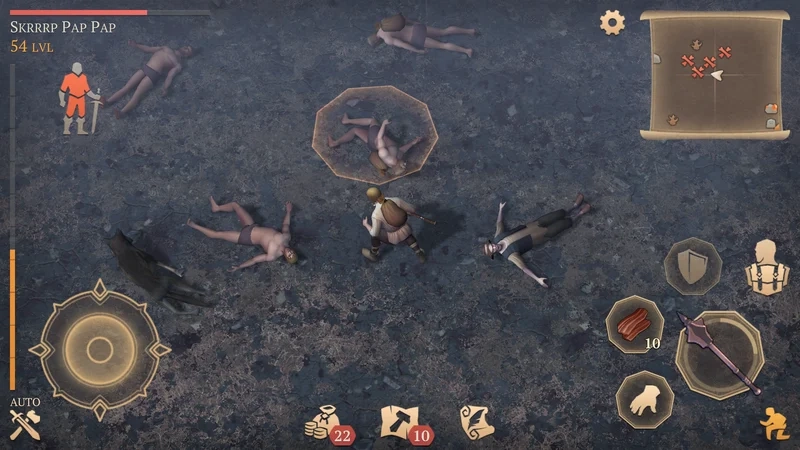Open the backpack inventory
This screenshot has height=450, width=800.
pos(768,267)
